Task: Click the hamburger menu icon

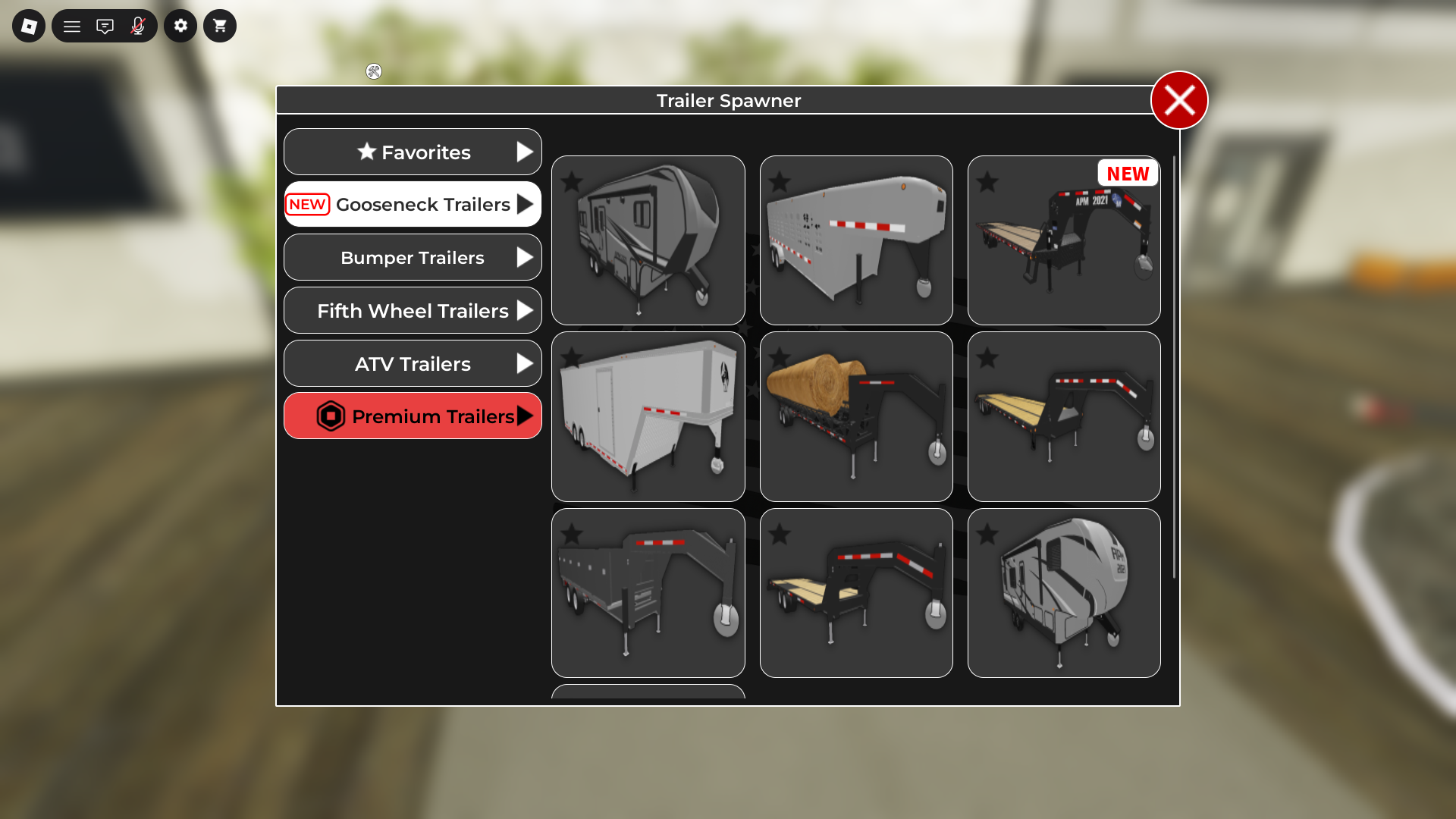Action: click(x=72, y=26)
